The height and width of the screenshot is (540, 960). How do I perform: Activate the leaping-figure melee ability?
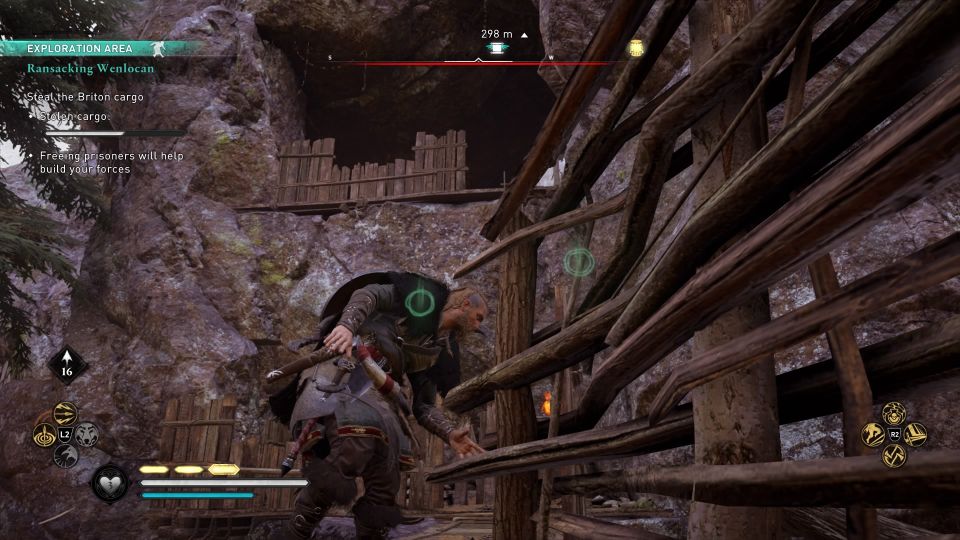tap(872, 435)
